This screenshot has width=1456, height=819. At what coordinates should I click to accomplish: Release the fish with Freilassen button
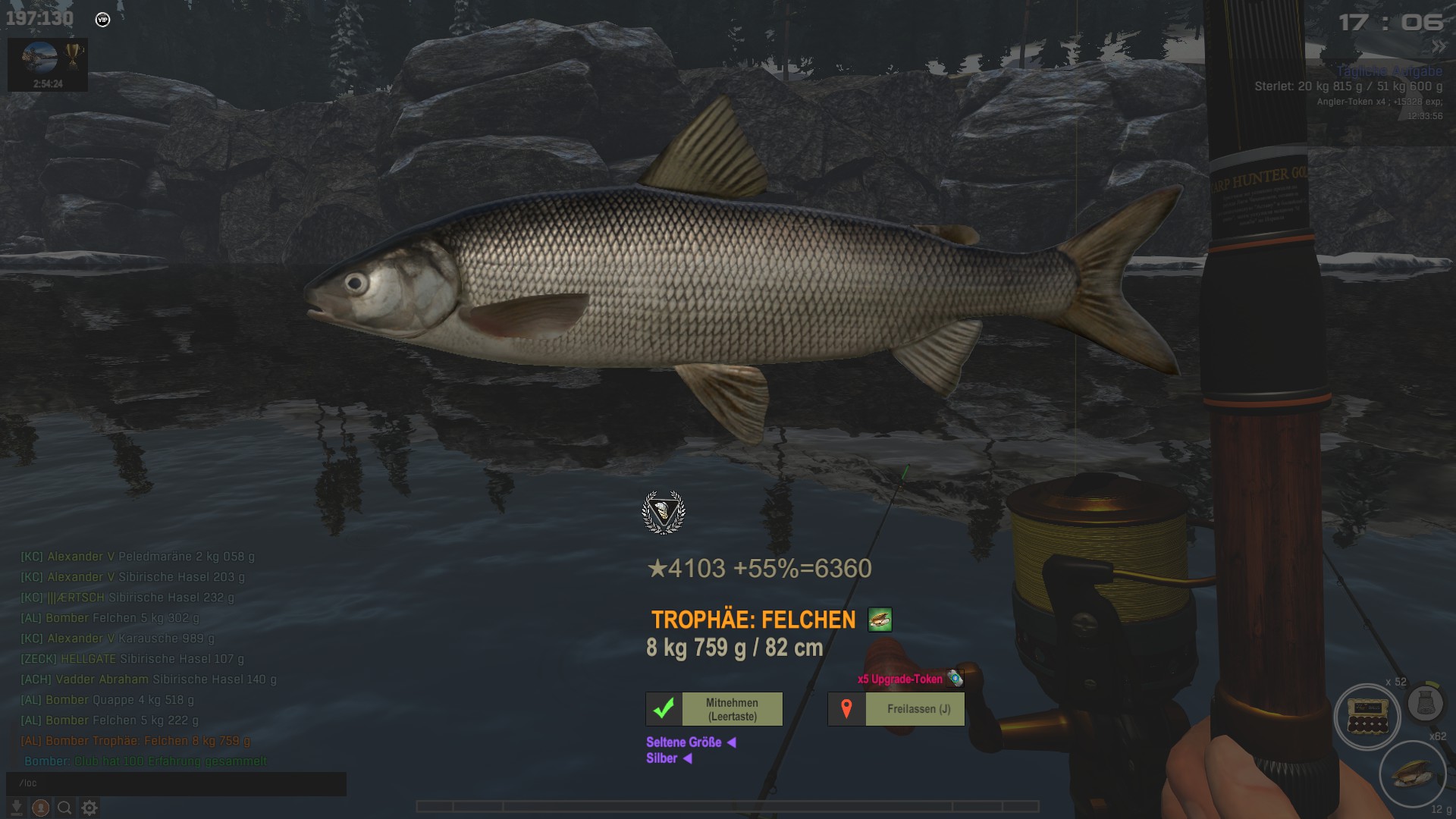[896, 709]
